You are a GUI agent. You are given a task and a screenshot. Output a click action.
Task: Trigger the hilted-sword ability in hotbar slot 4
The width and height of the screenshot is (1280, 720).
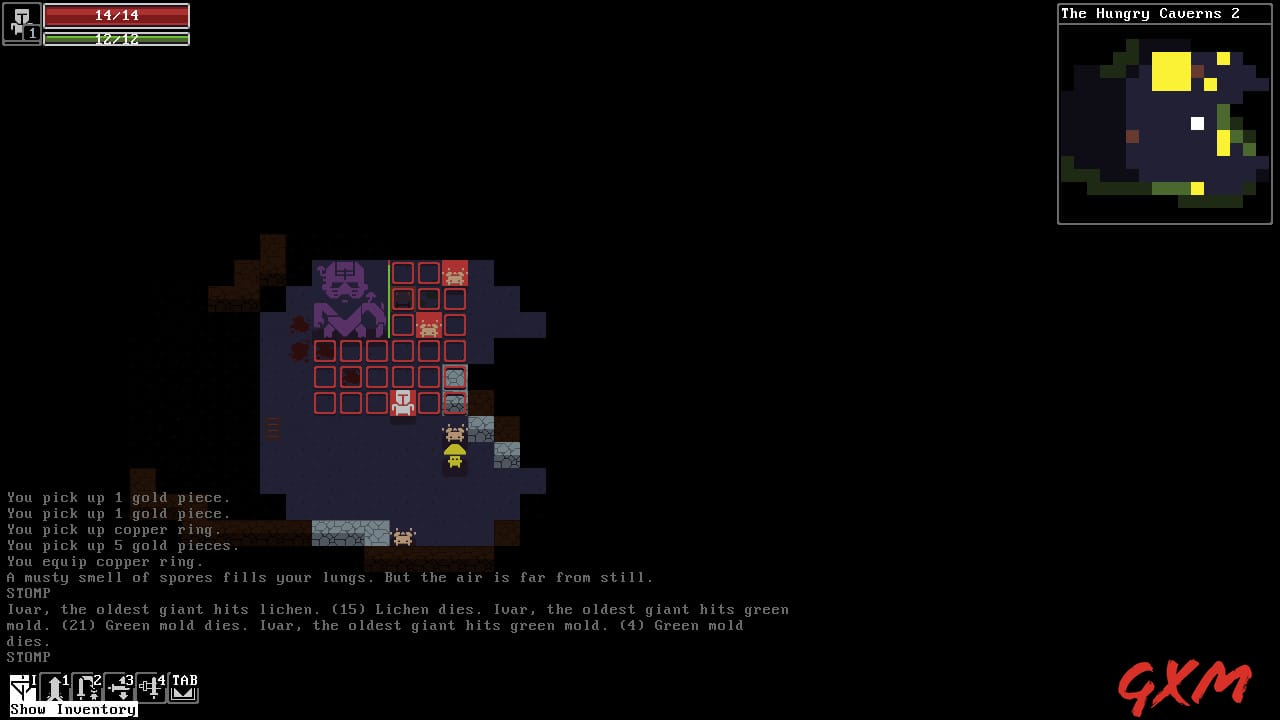(x=150, y=686)
